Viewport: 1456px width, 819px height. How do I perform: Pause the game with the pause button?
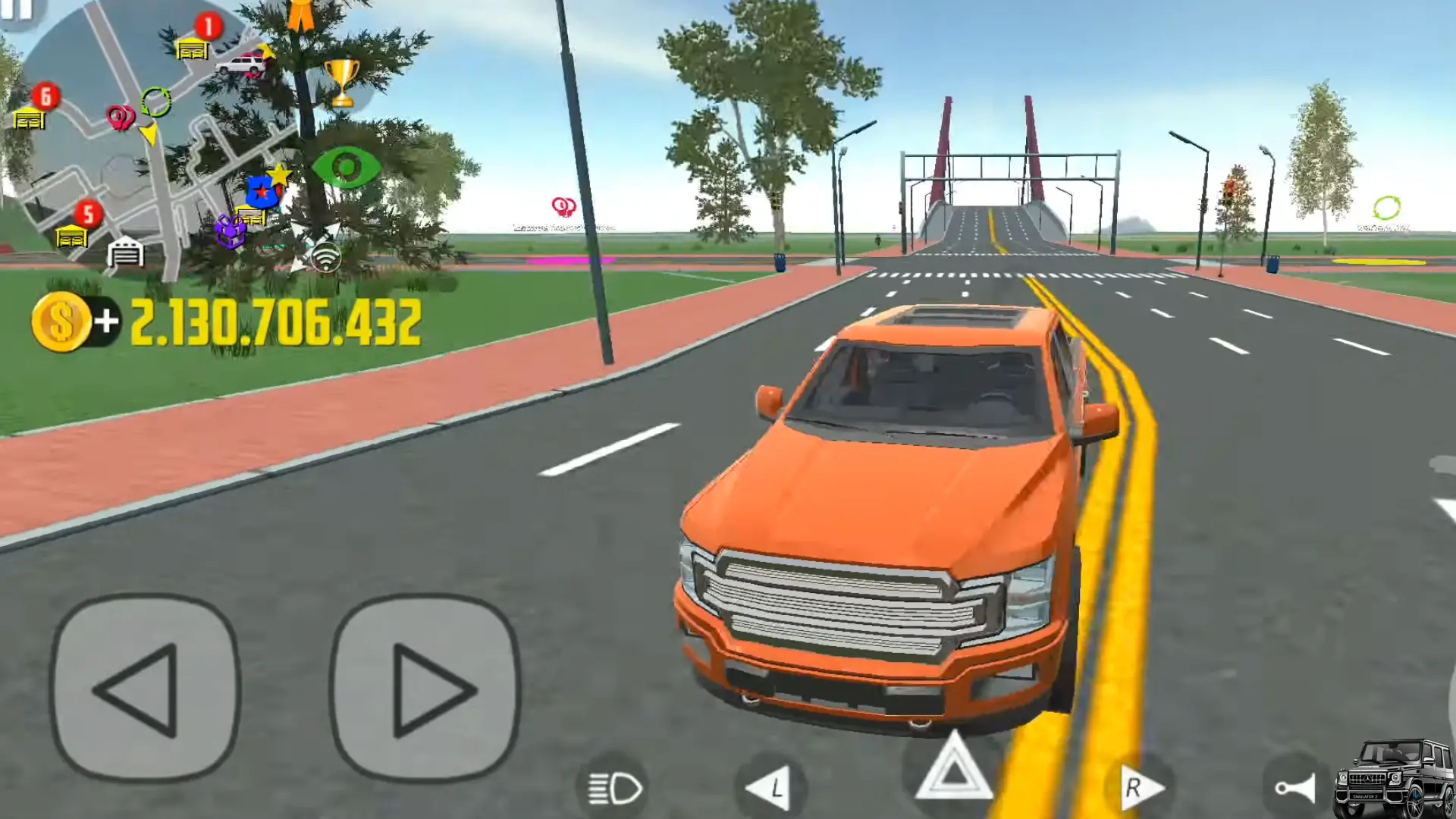click(x=17, y=11)
